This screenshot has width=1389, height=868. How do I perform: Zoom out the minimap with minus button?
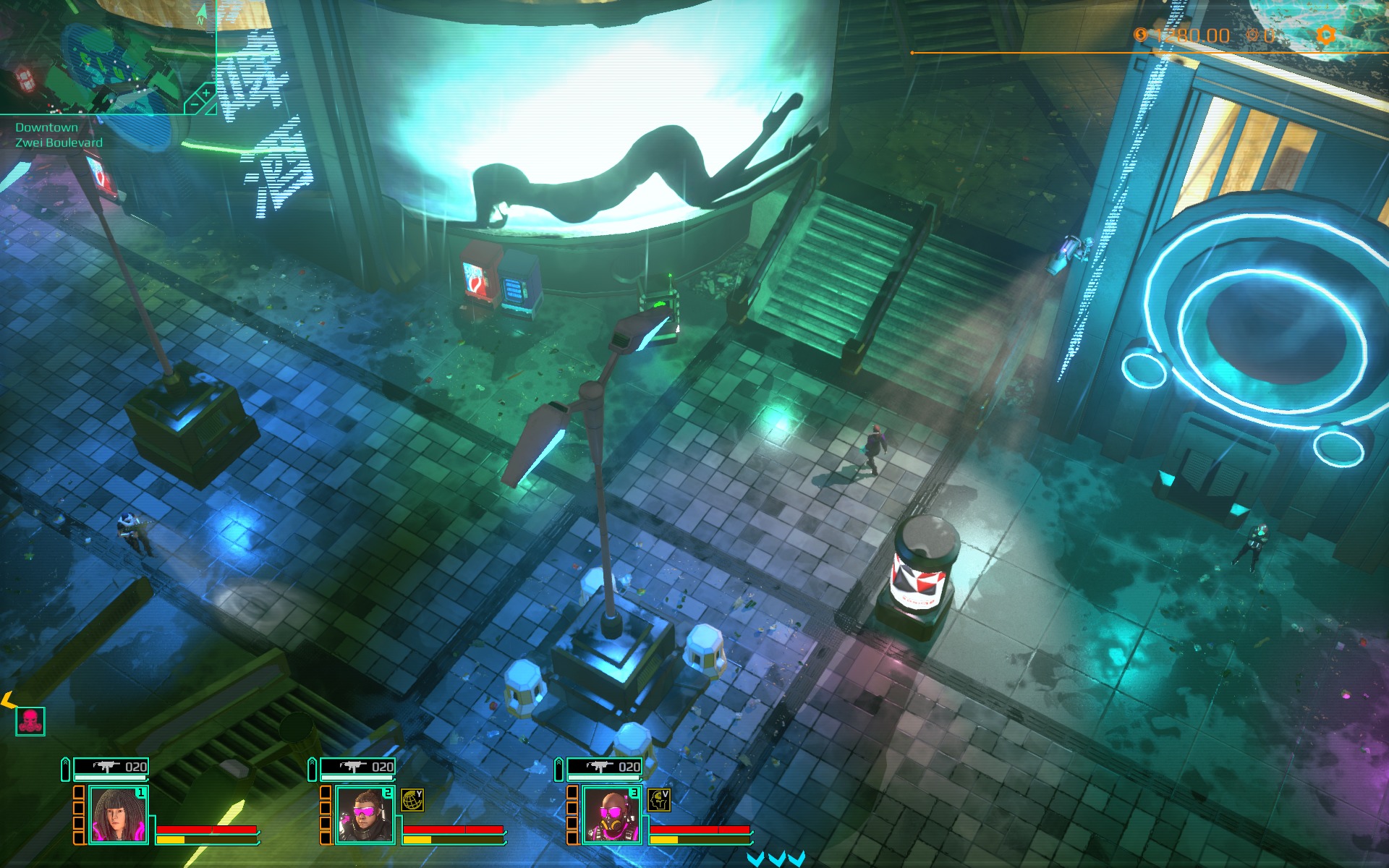(193, 106)
